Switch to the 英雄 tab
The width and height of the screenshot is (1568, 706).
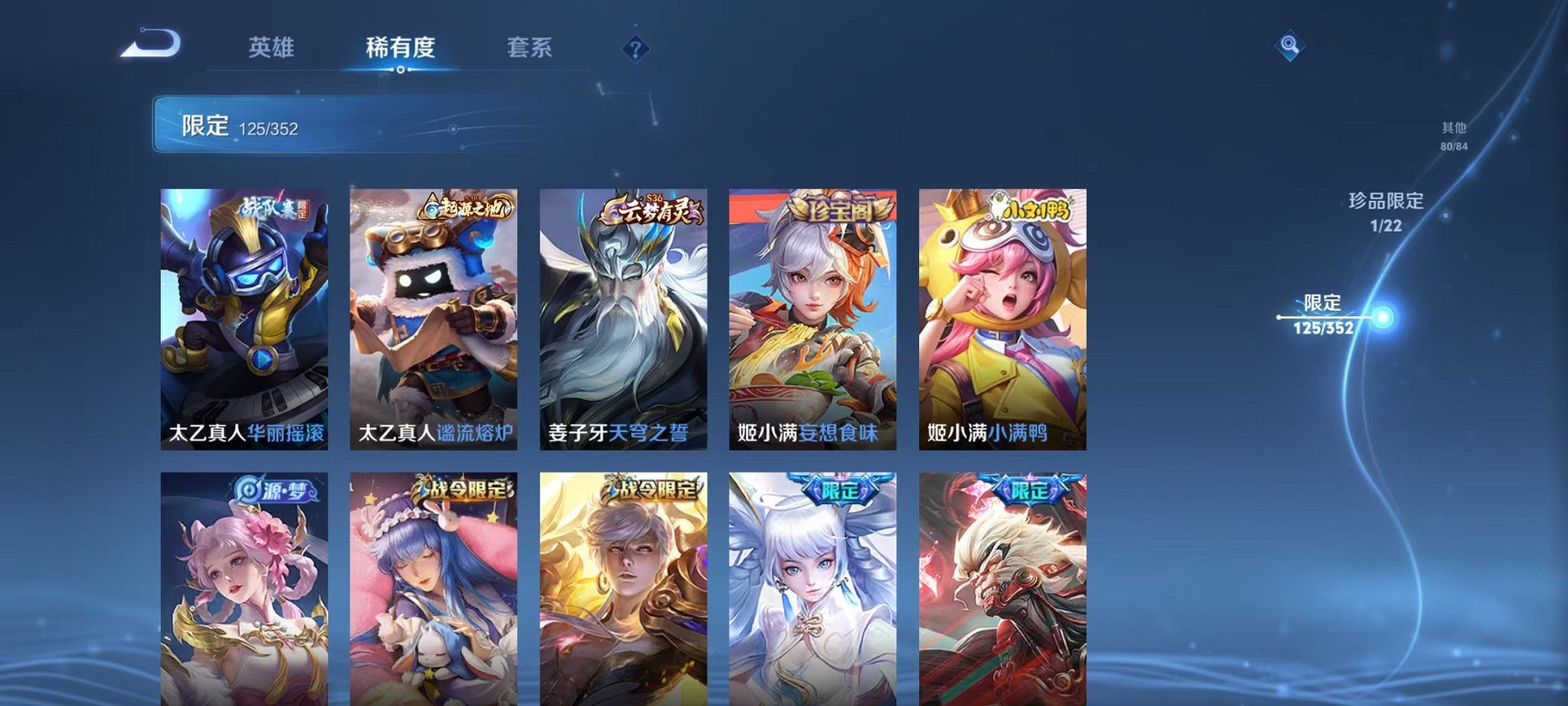point(273,47)
